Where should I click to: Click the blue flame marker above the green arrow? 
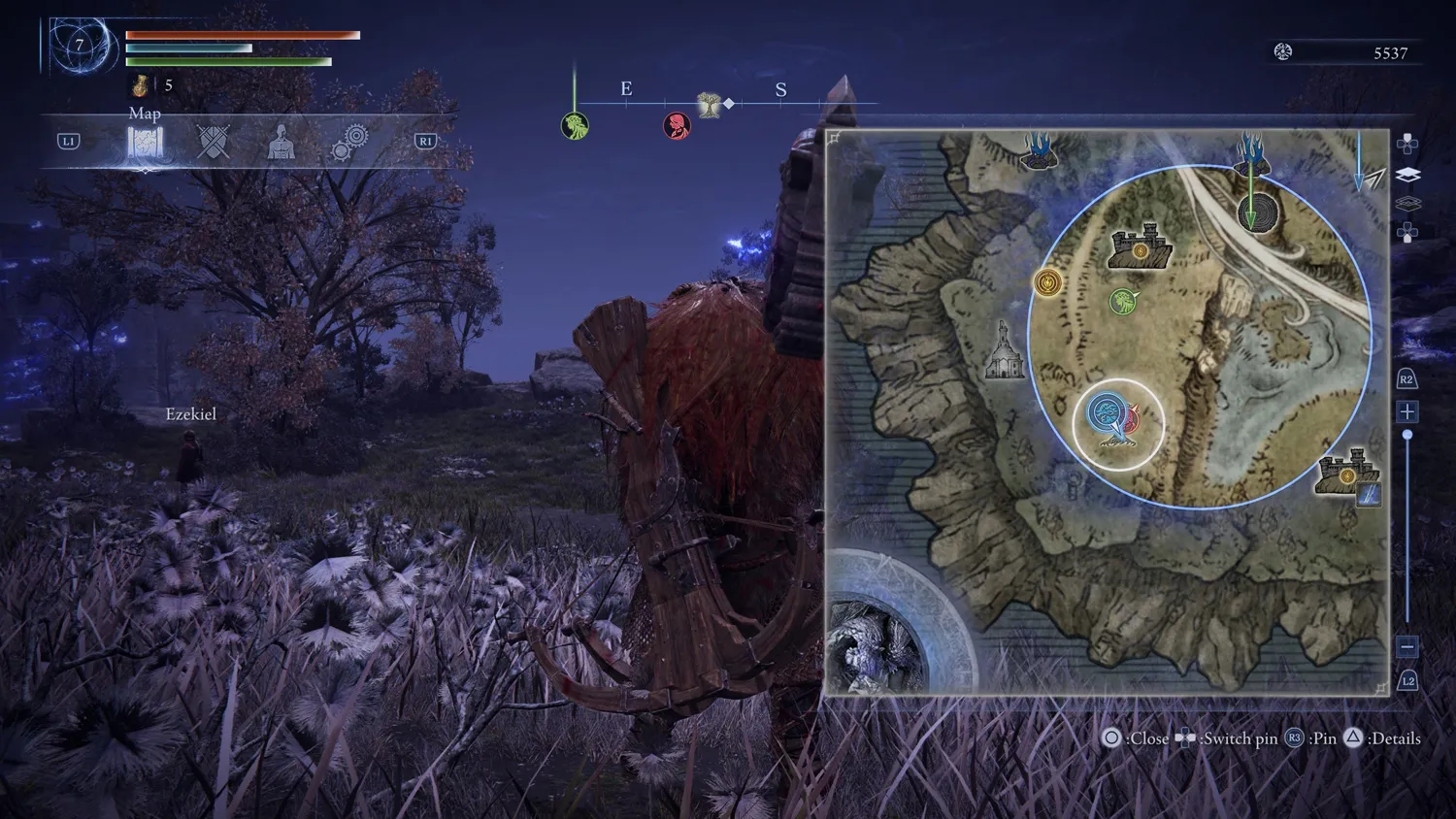1251,154
